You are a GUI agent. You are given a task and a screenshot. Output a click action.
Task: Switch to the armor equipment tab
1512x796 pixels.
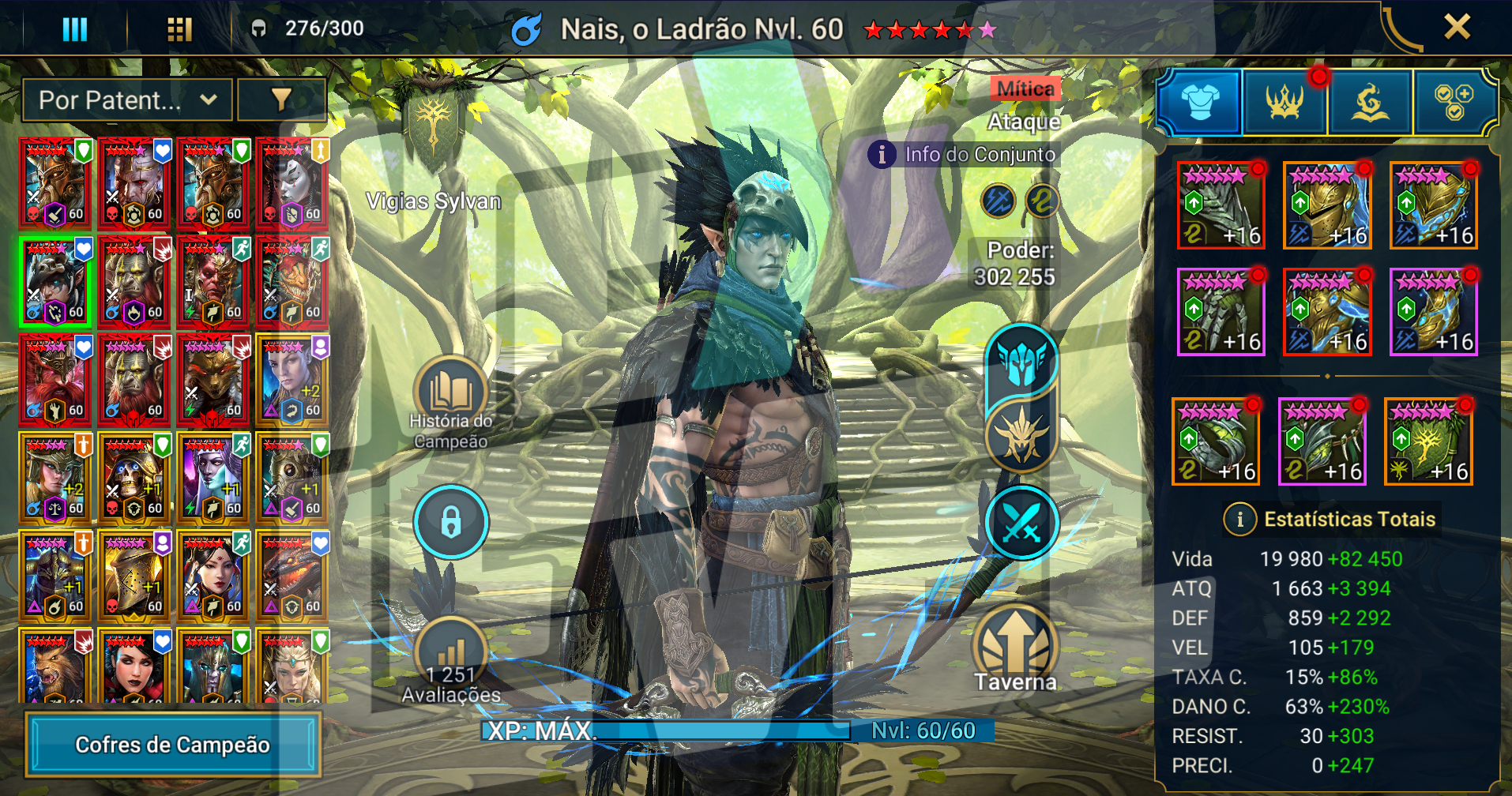[1199, 102]
